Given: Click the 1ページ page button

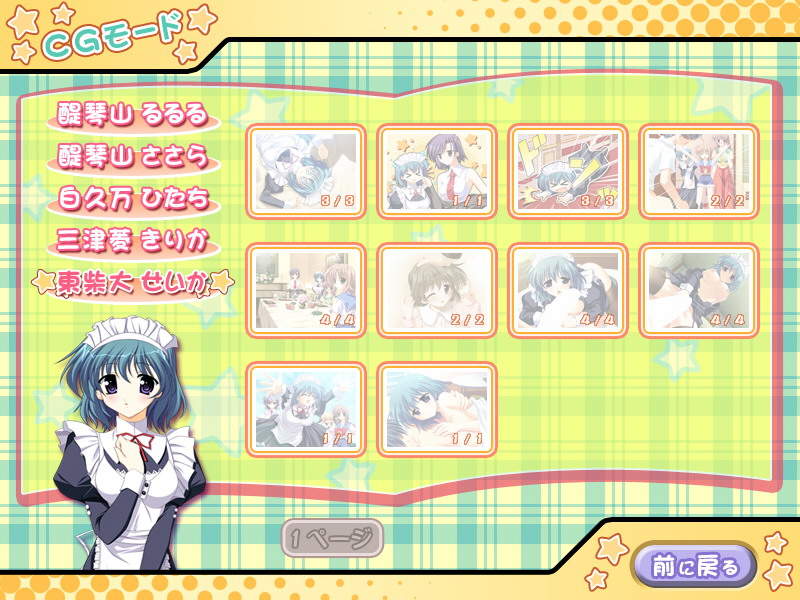Looking at the screenshot, I should tap(332, 540).
